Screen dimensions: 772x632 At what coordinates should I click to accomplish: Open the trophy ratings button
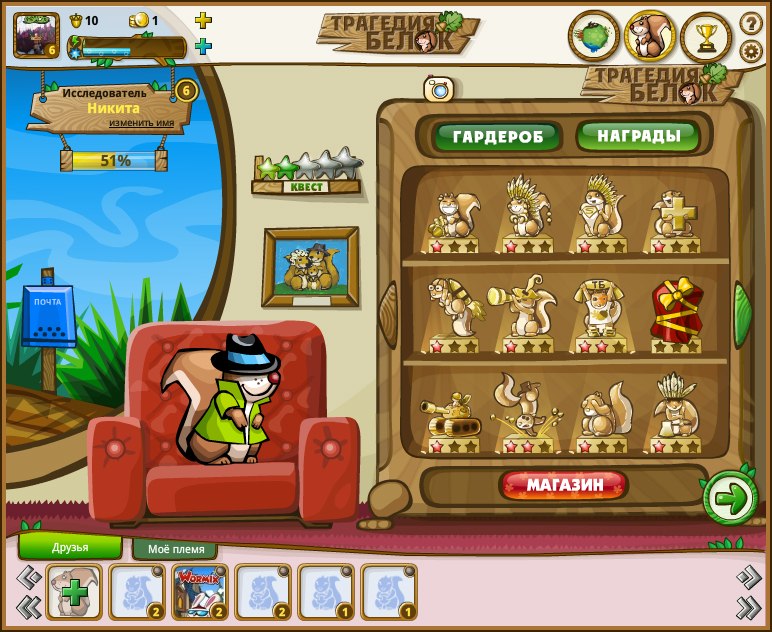[x=706, y=37]
